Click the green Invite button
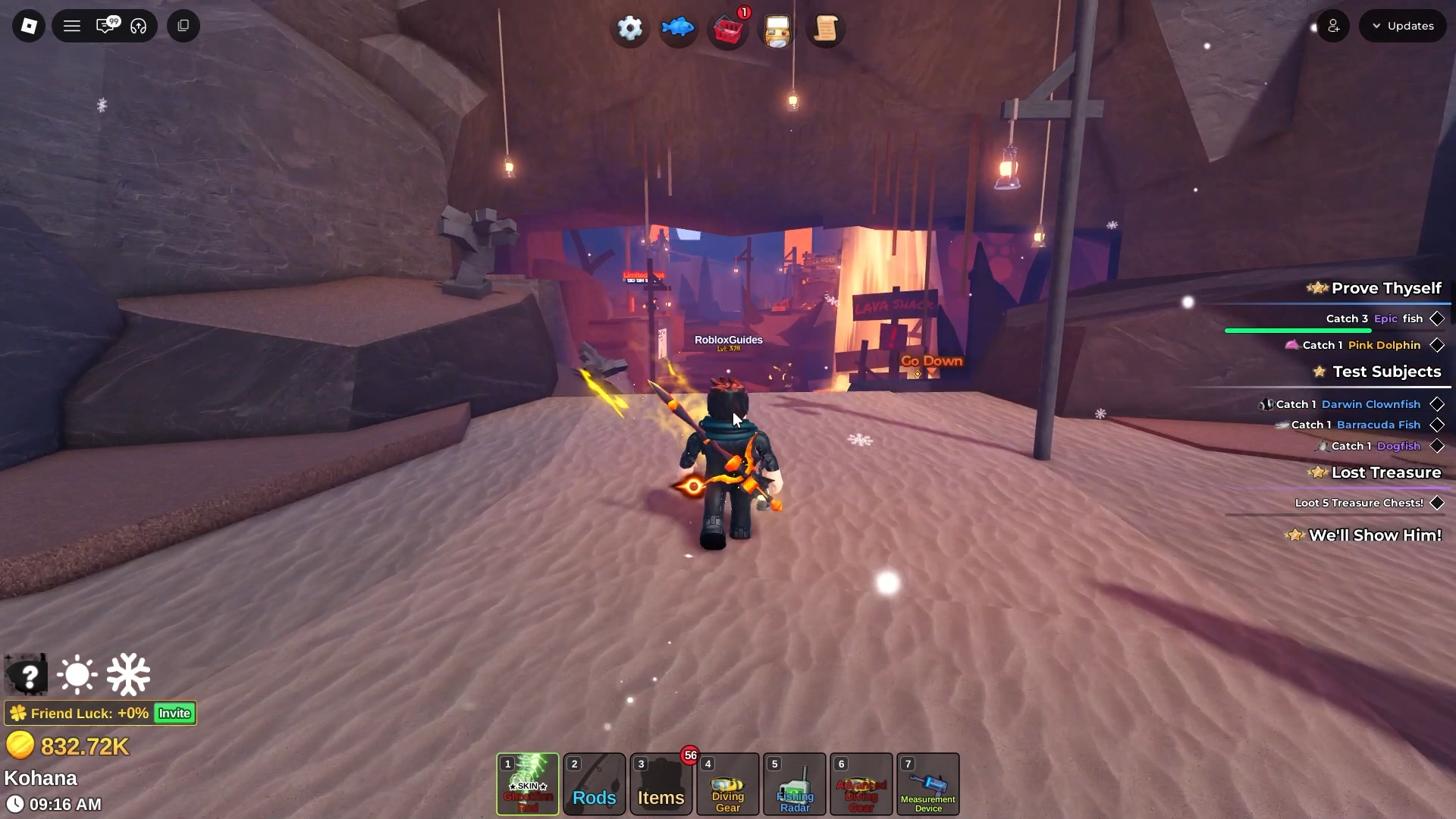This screenshot has height=819, width=1456. 174,713
